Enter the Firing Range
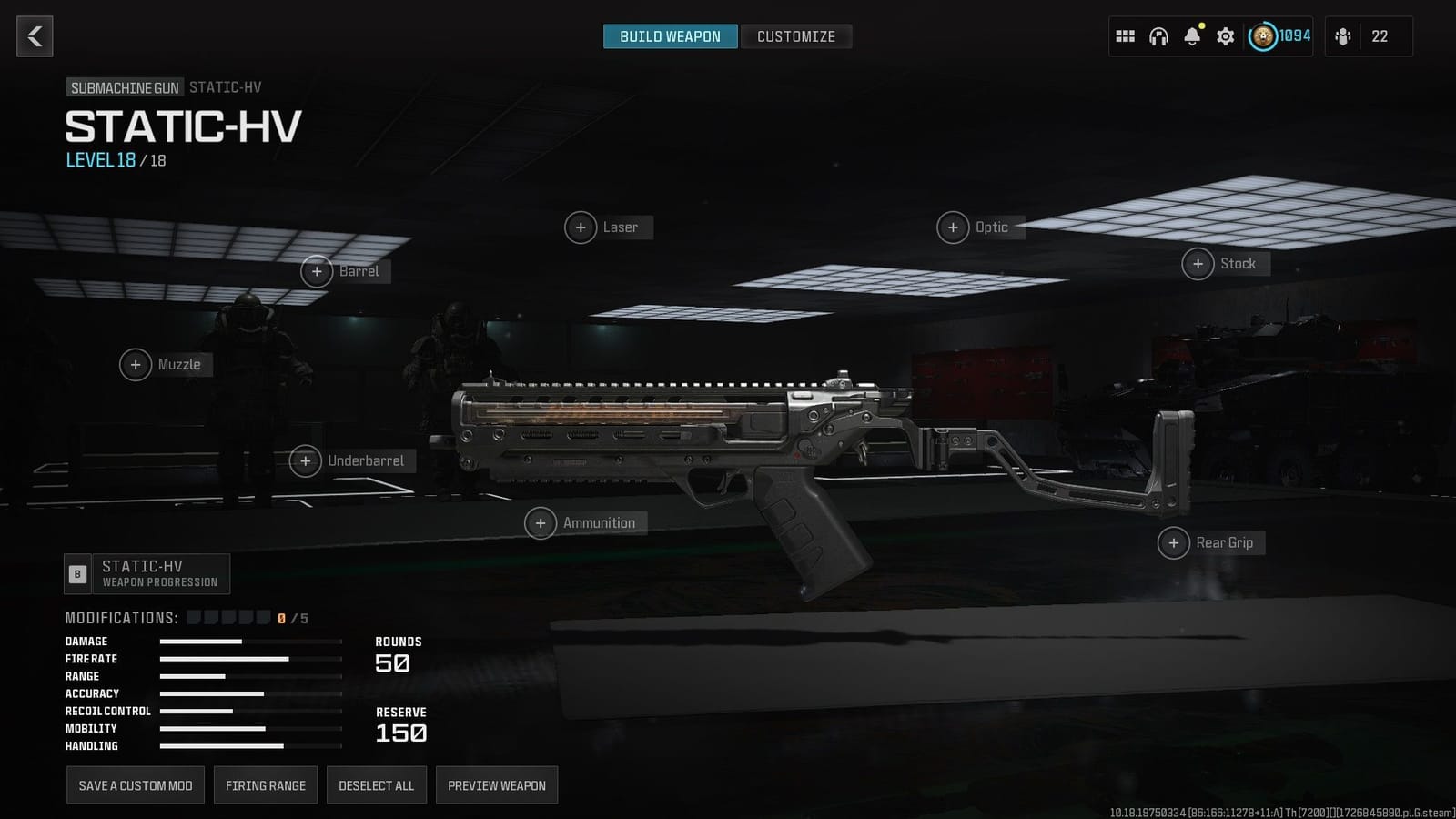This screenshot has width=1456, height=819. tap(265, 784)
